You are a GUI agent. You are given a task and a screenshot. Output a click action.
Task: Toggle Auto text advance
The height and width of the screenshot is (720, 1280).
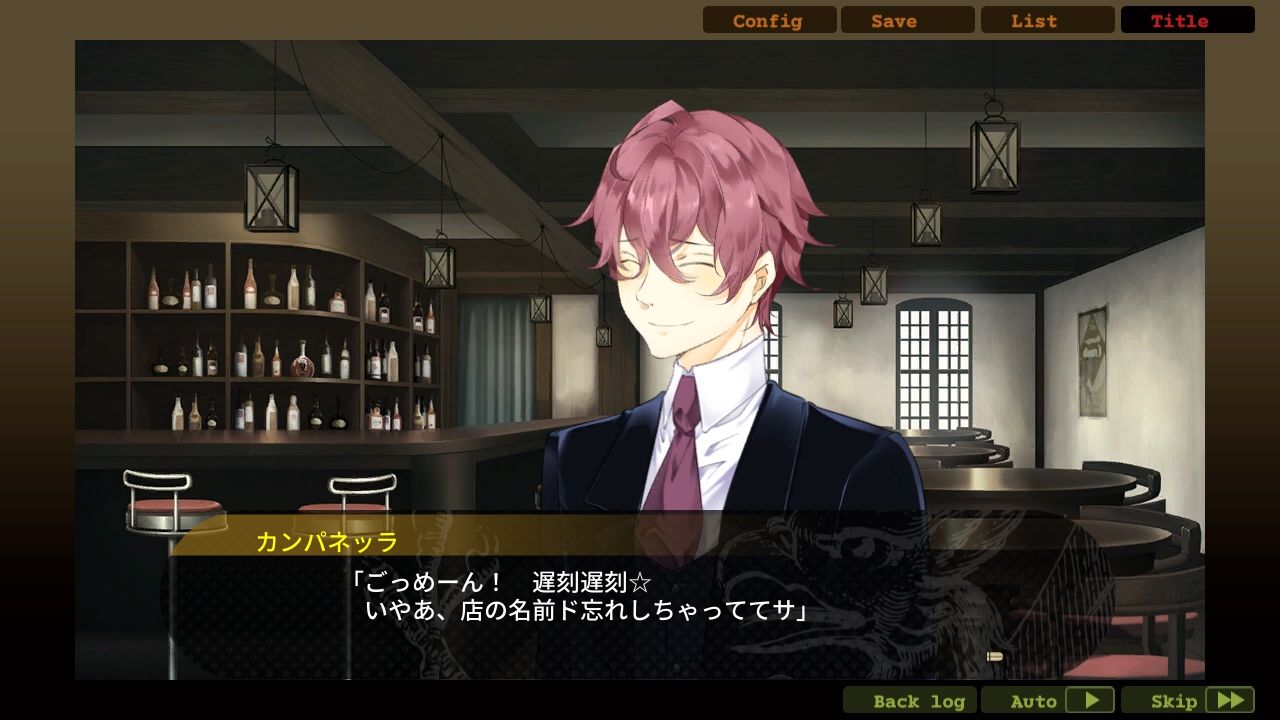tap(1048, 700)
